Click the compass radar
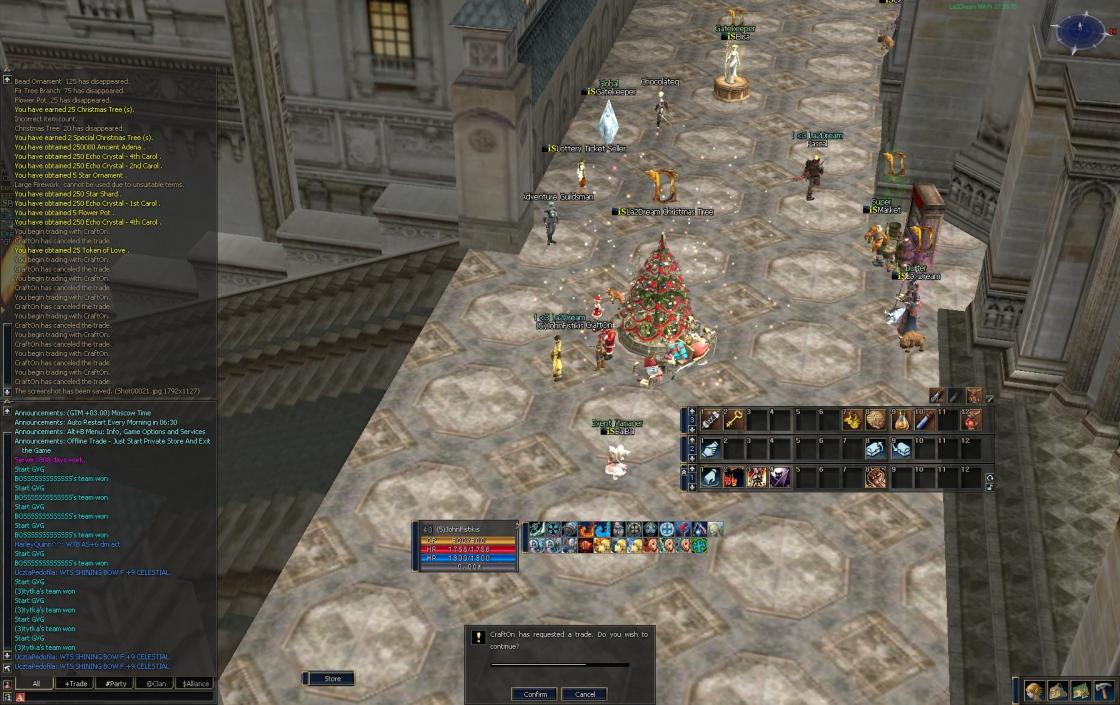This screenshot has width=1120, height=705. click(1080, 30)
